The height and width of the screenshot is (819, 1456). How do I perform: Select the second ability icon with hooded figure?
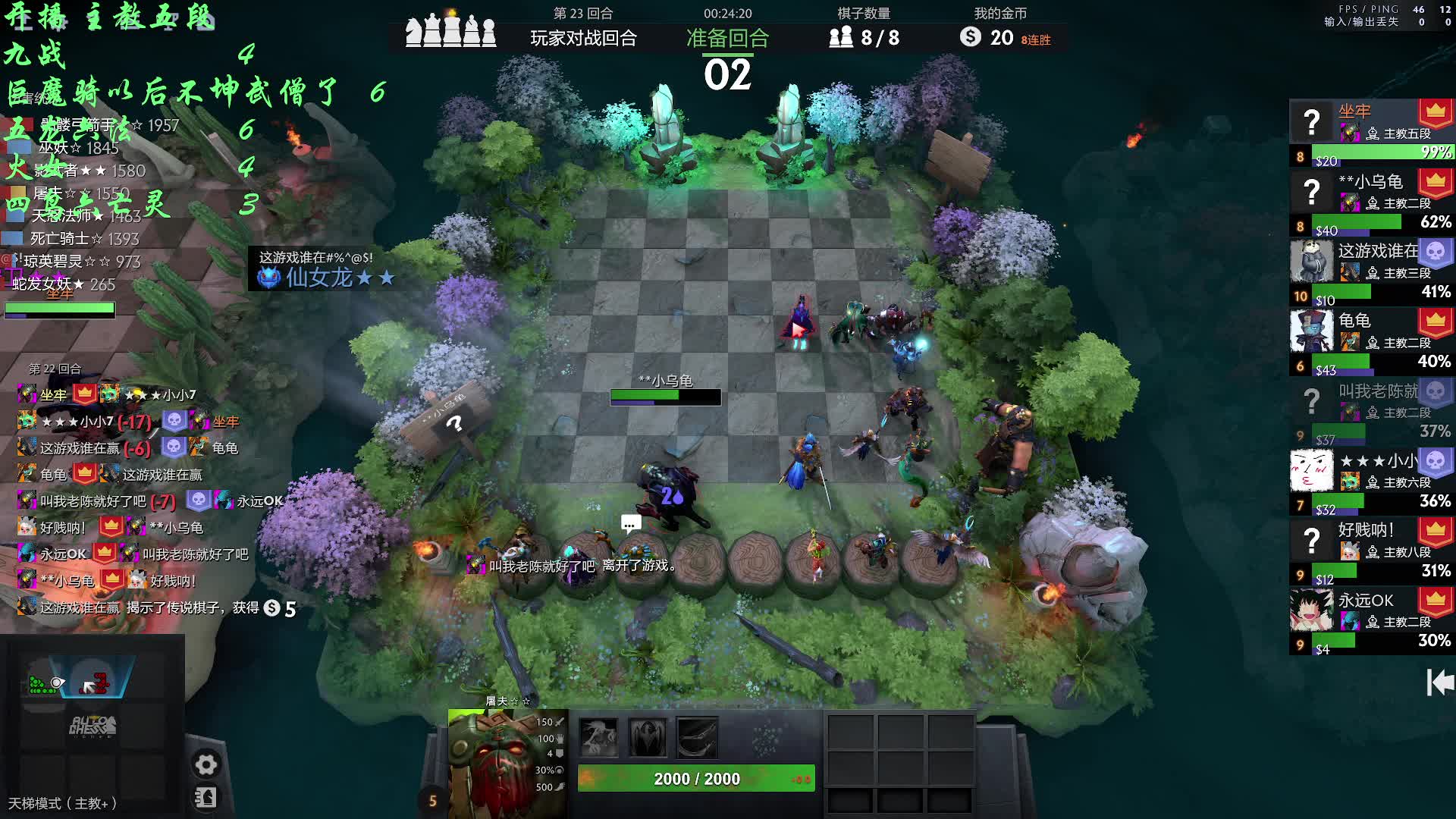648,737
